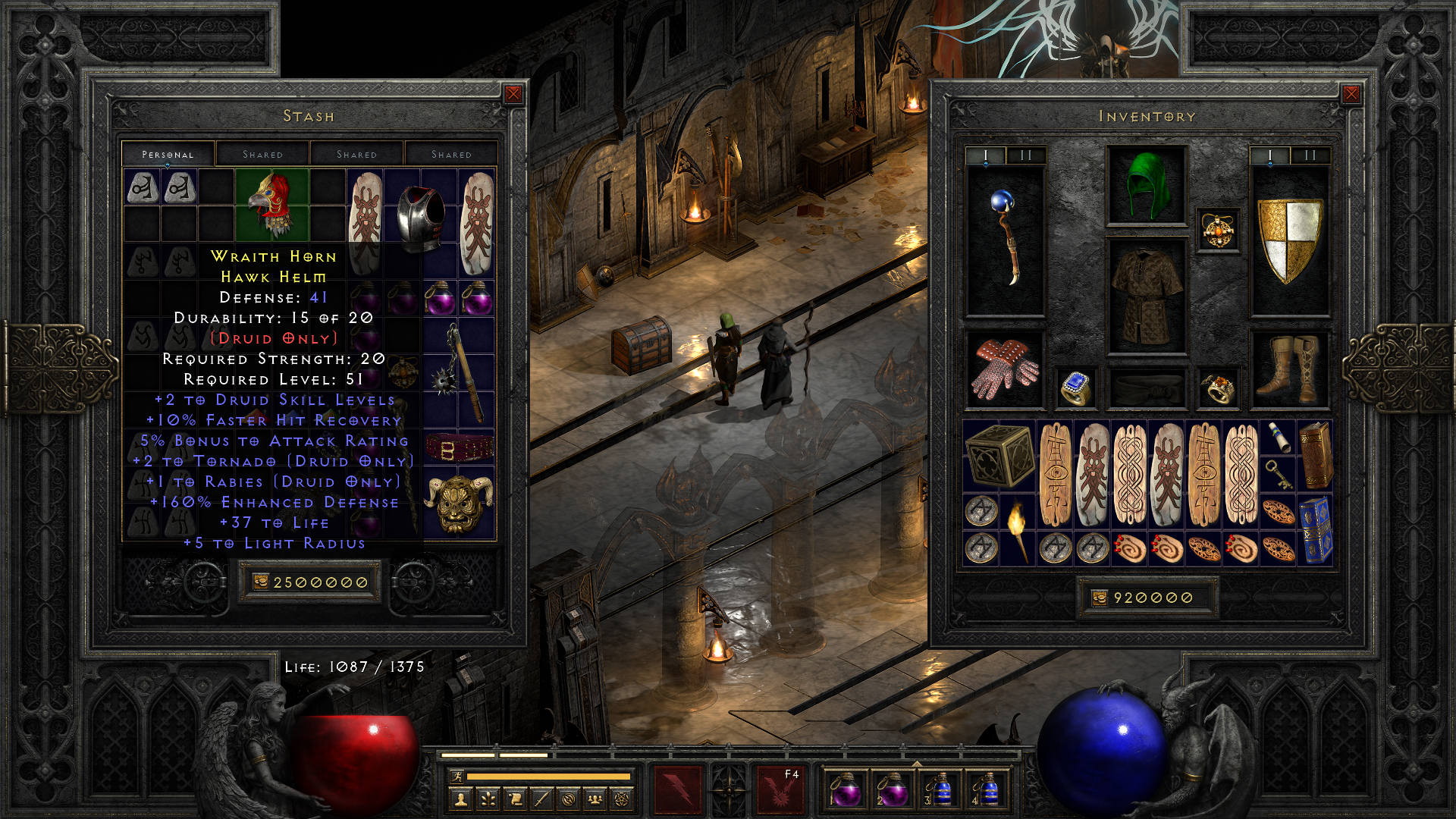
Task: Select the equipped amulet
Action: tap(1218, 230)
